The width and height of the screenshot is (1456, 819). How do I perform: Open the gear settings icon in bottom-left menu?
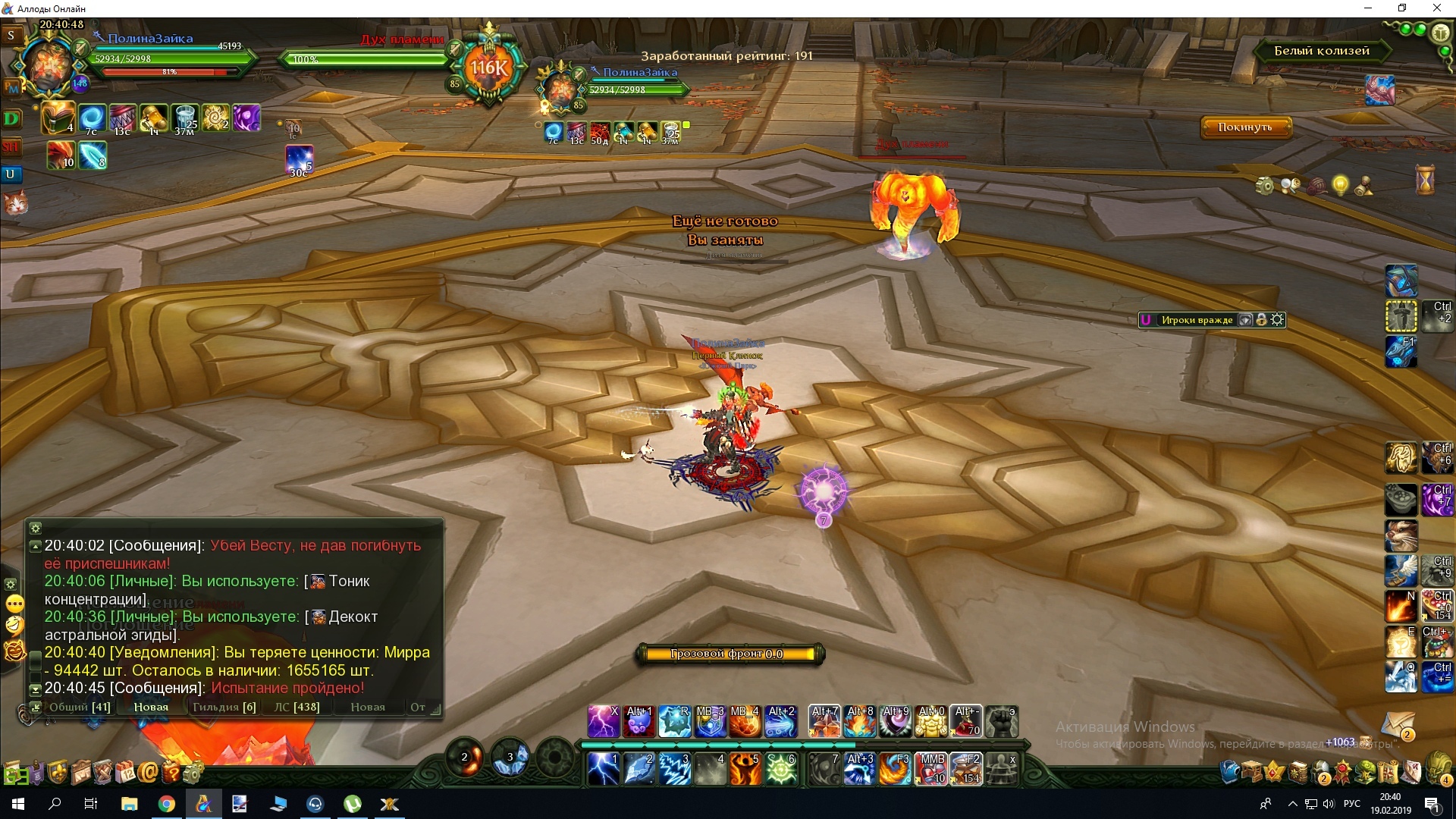point(193,773)
